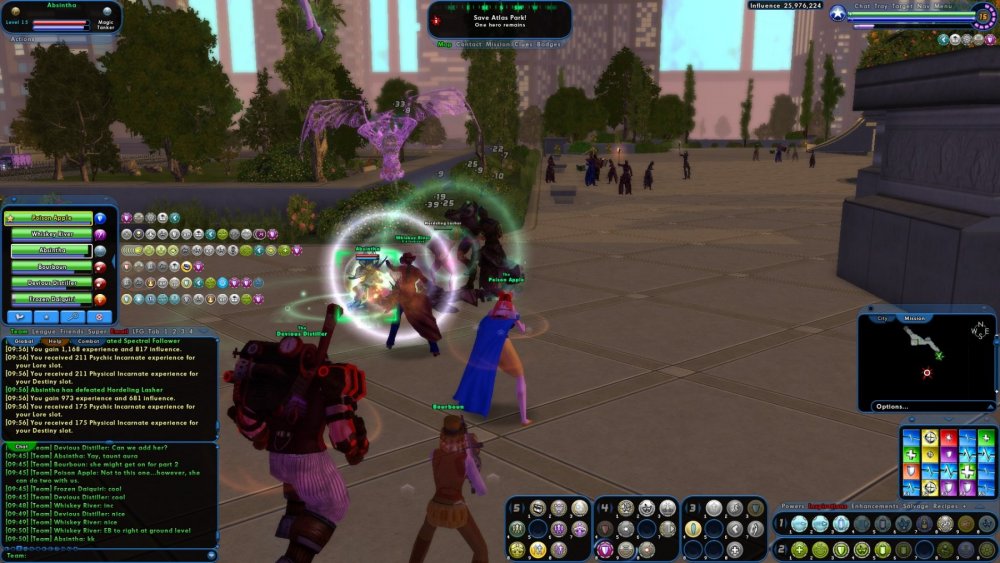Open the Powers window
The height and width of the screenshot is (563, 1000).
(793, 507)
